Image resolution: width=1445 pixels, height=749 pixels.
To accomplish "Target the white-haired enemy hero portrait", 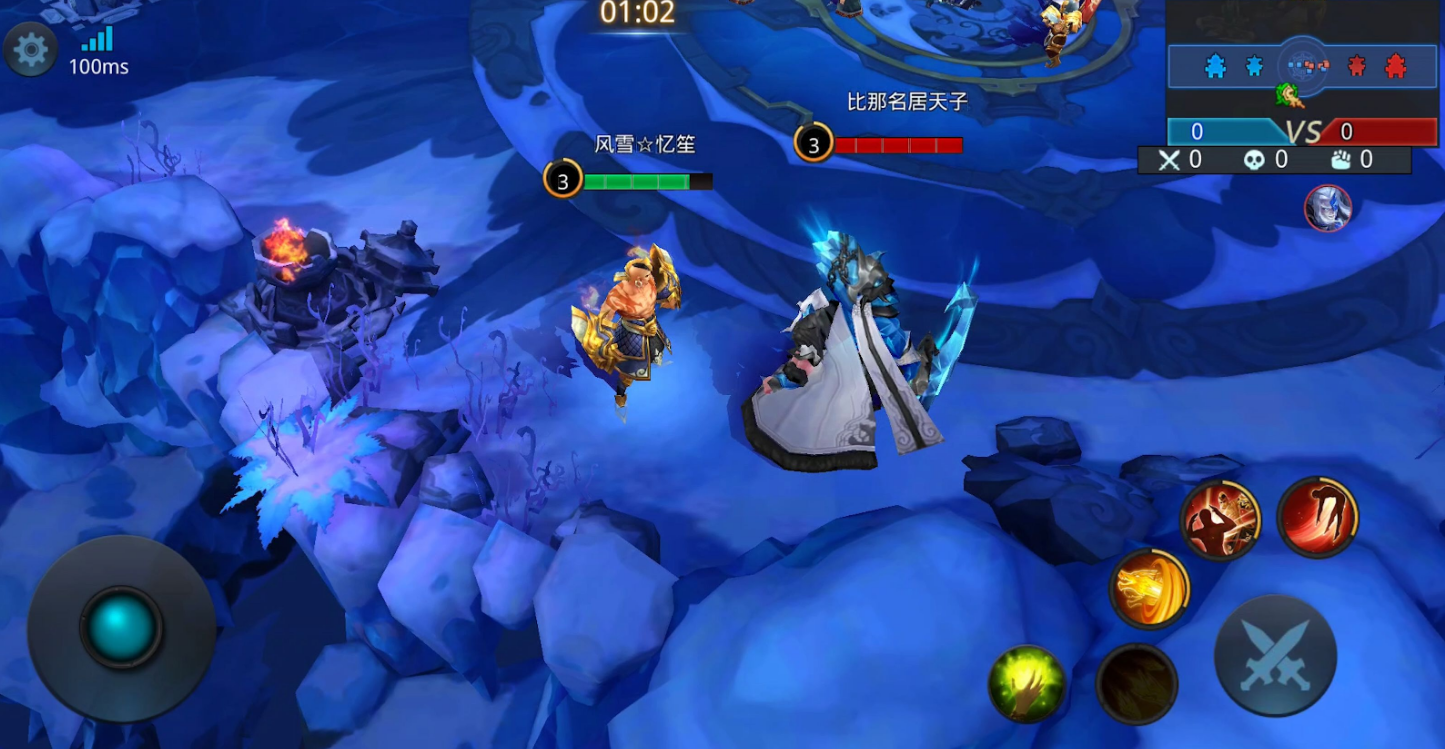I will pos(1327,208).
